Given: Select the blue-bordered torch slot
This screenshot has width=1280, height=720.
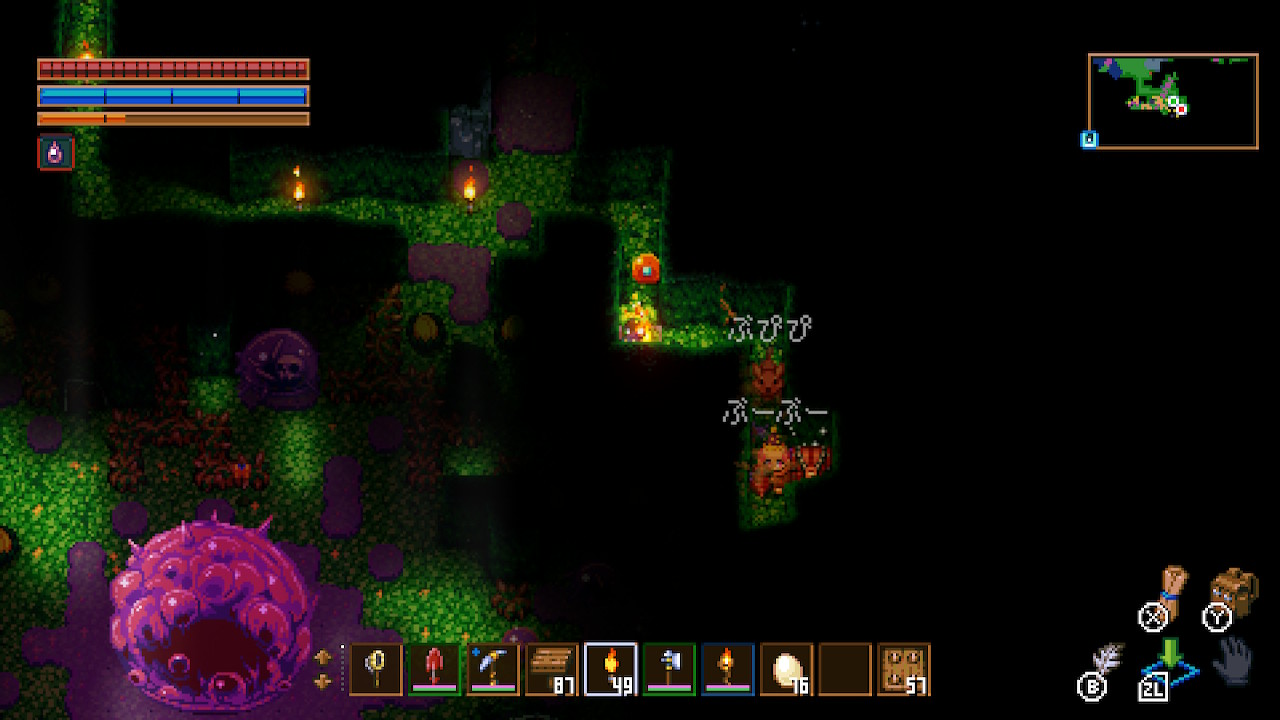Looking at the screenshot, I should coord(728,669).
